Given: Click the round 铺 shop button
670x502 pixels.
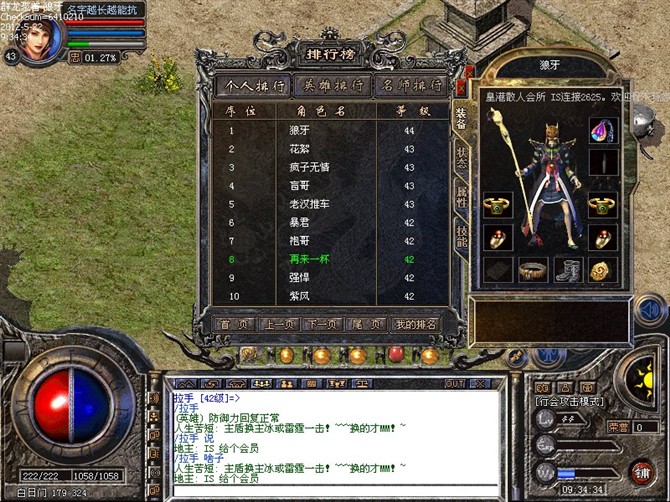Looking at the screenshot, I should [641, 470].
